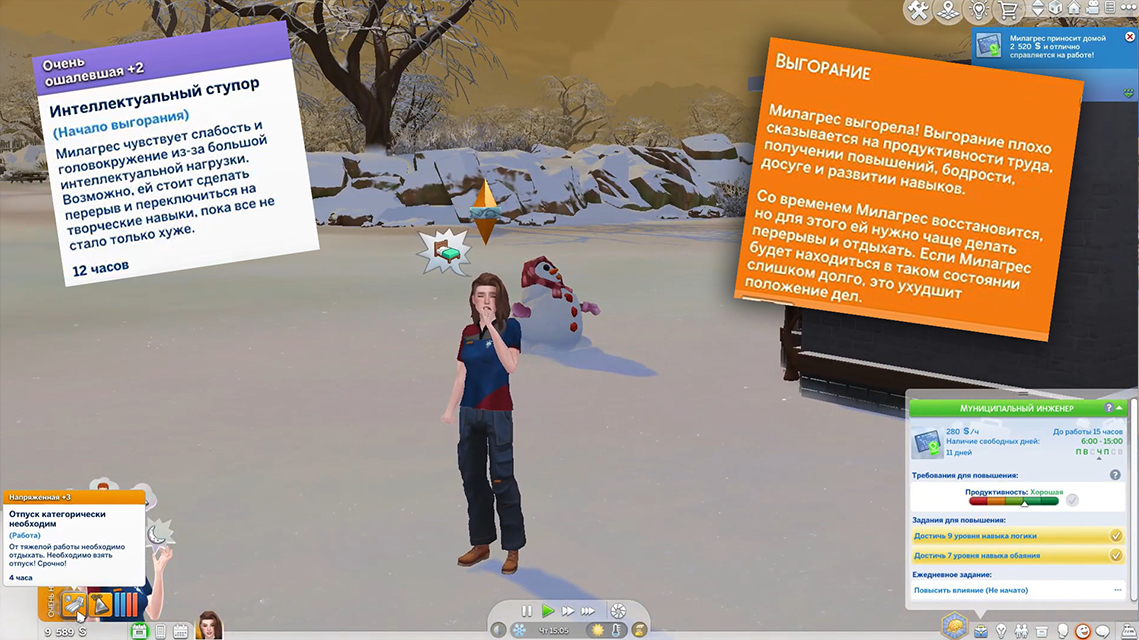The image size is (1139, 640).
Task: Open the light bulb skills panel tab
Action: point(1001,631)
